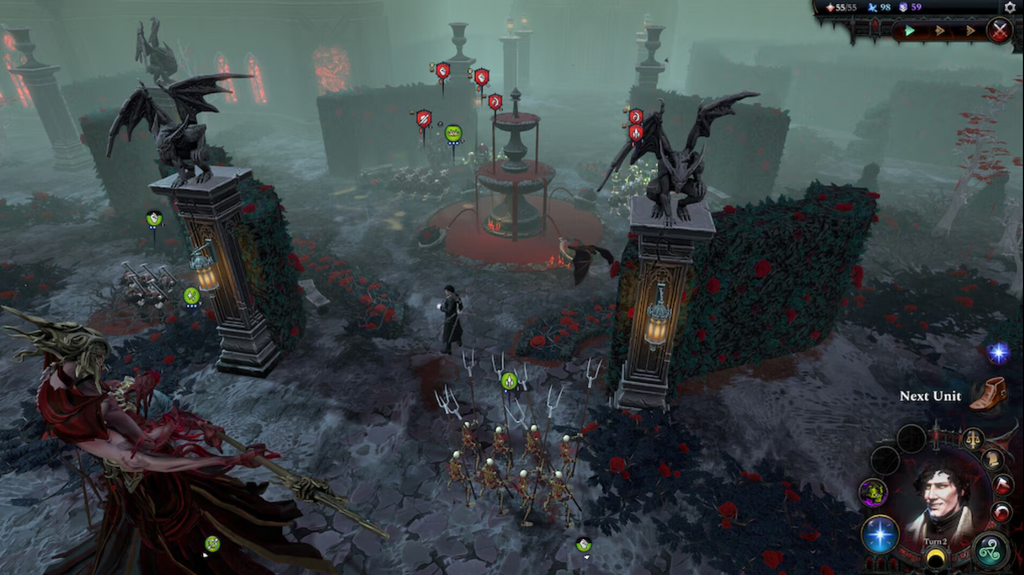
Task: Target the enemy with the crossed-out red shield
Action: click(424, 118)
